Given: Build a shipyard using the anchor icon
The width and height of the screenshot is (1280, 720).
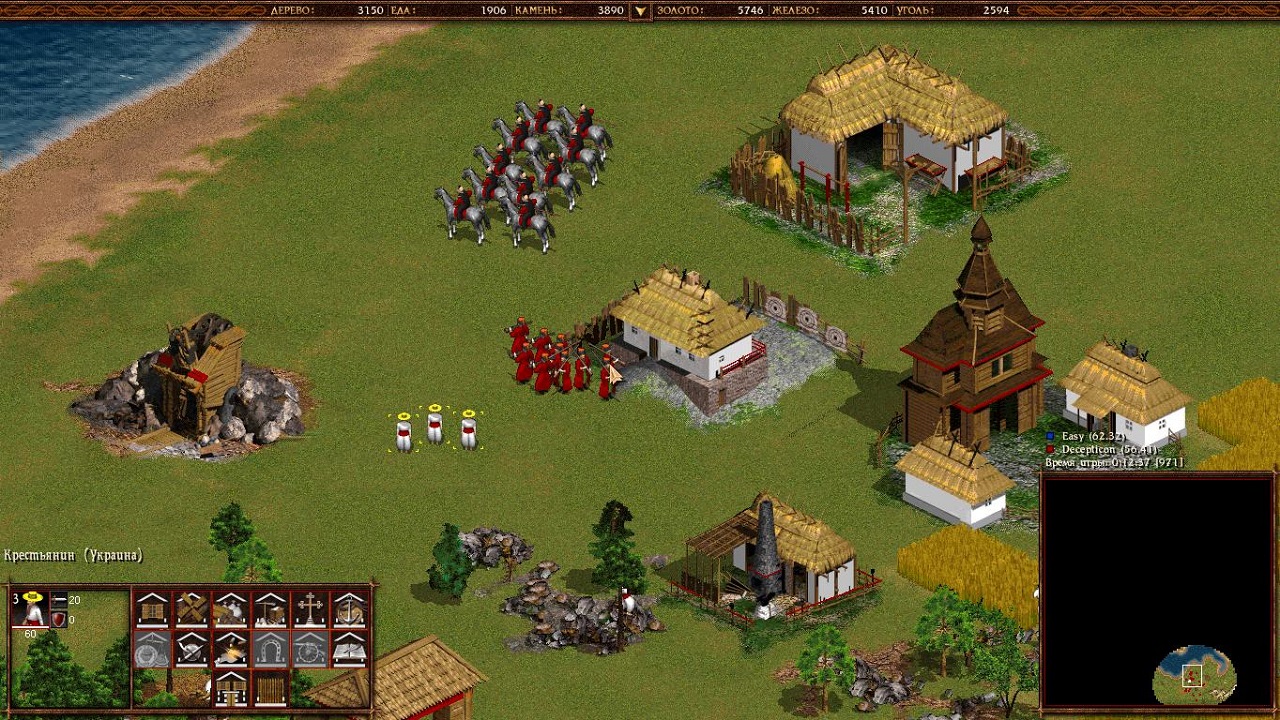Looking at the screenshot, I should 349,609.
